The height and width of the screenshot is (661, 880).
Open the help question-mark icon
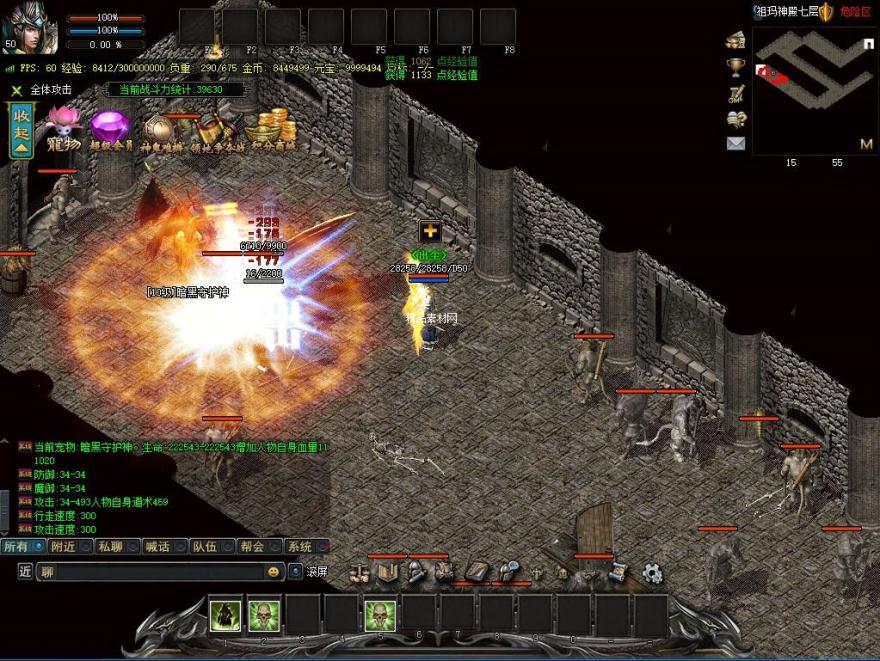736,118
